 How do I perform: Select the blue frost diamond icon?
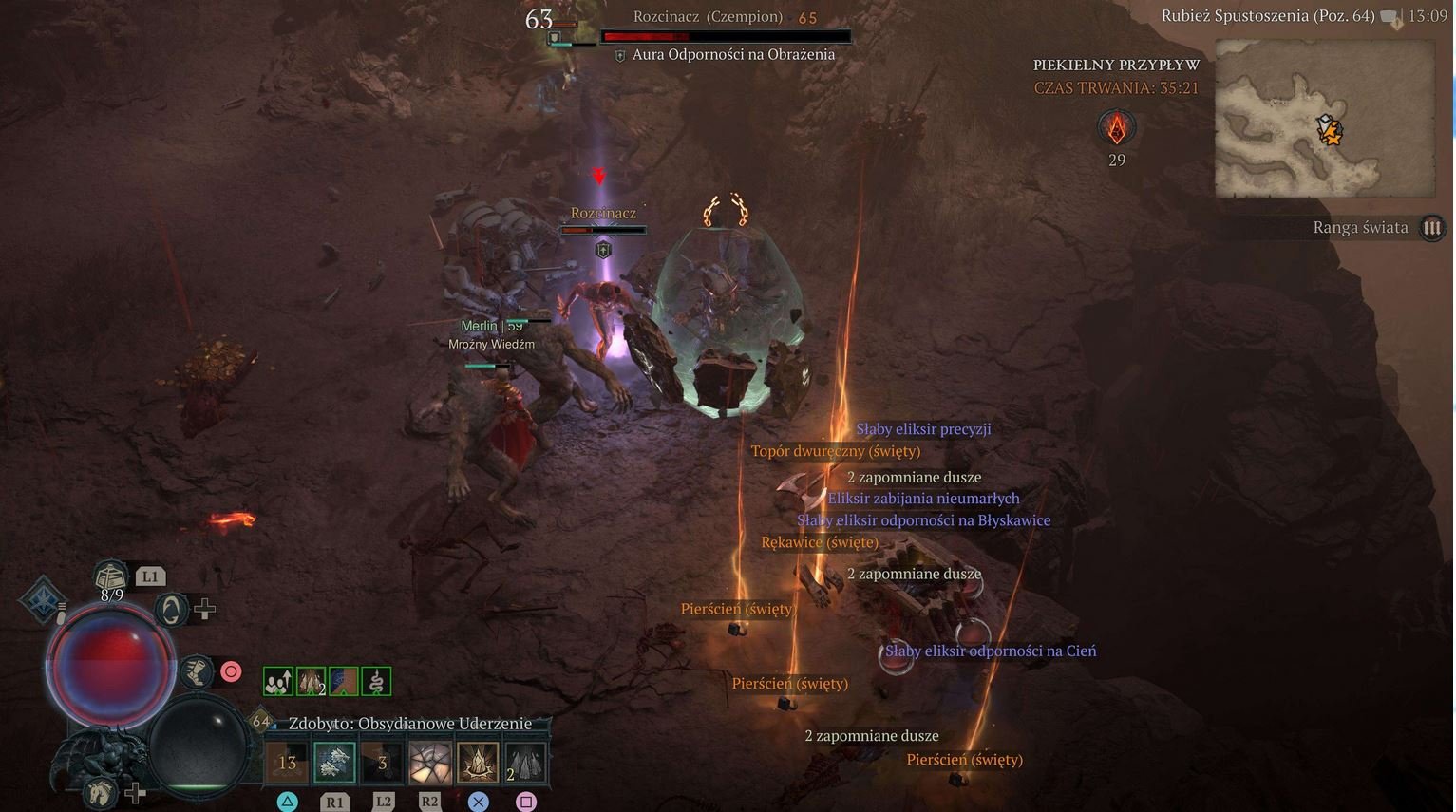(x=43, y=598)
